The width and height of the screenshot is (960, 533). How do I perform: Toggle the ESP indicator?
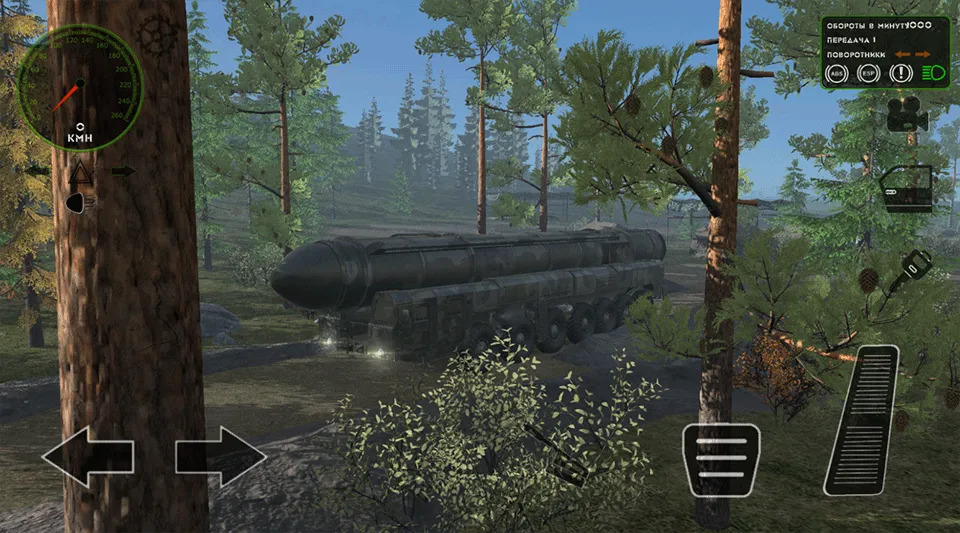coord(868,73)
